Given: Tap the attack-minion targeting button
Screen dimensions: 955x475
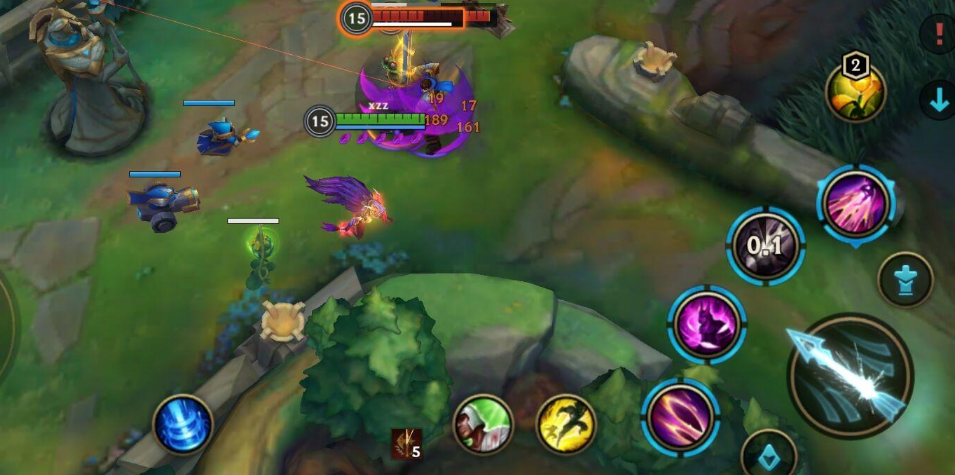Looking at the screenshot, I should [x=768, y=453].
